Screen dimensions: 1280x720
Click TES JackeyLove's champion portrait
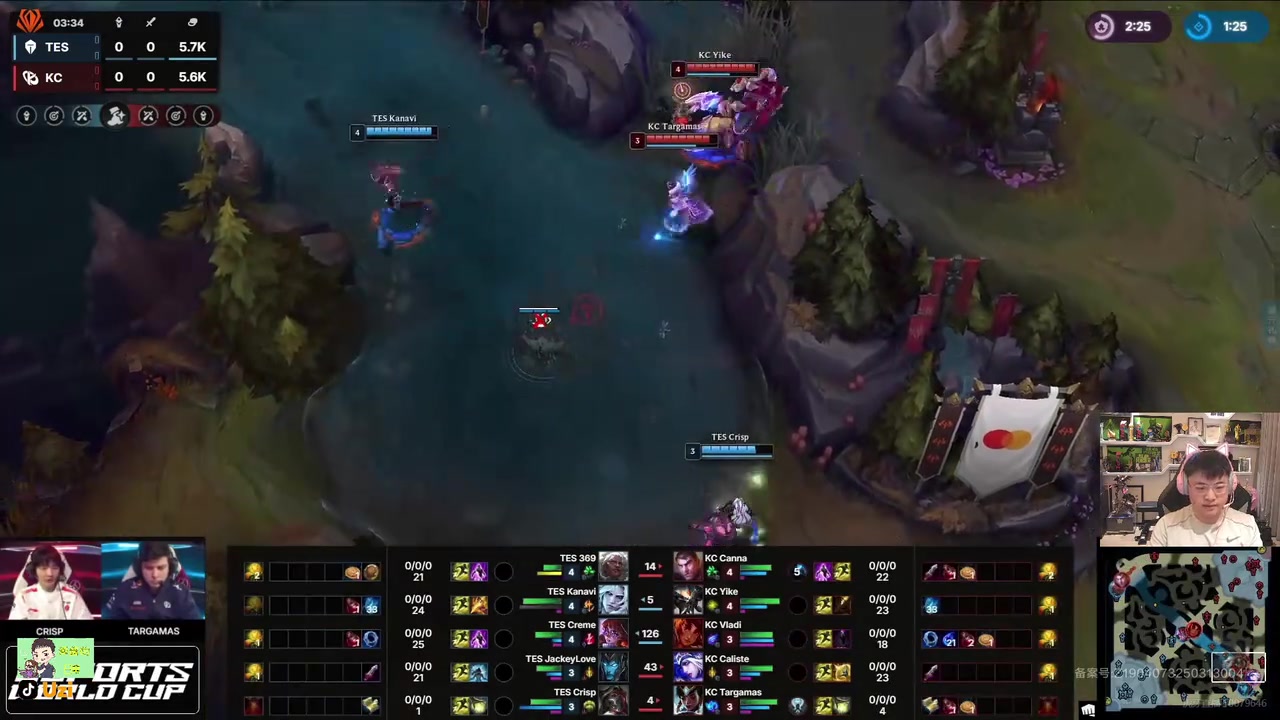(x=613, y=667)
